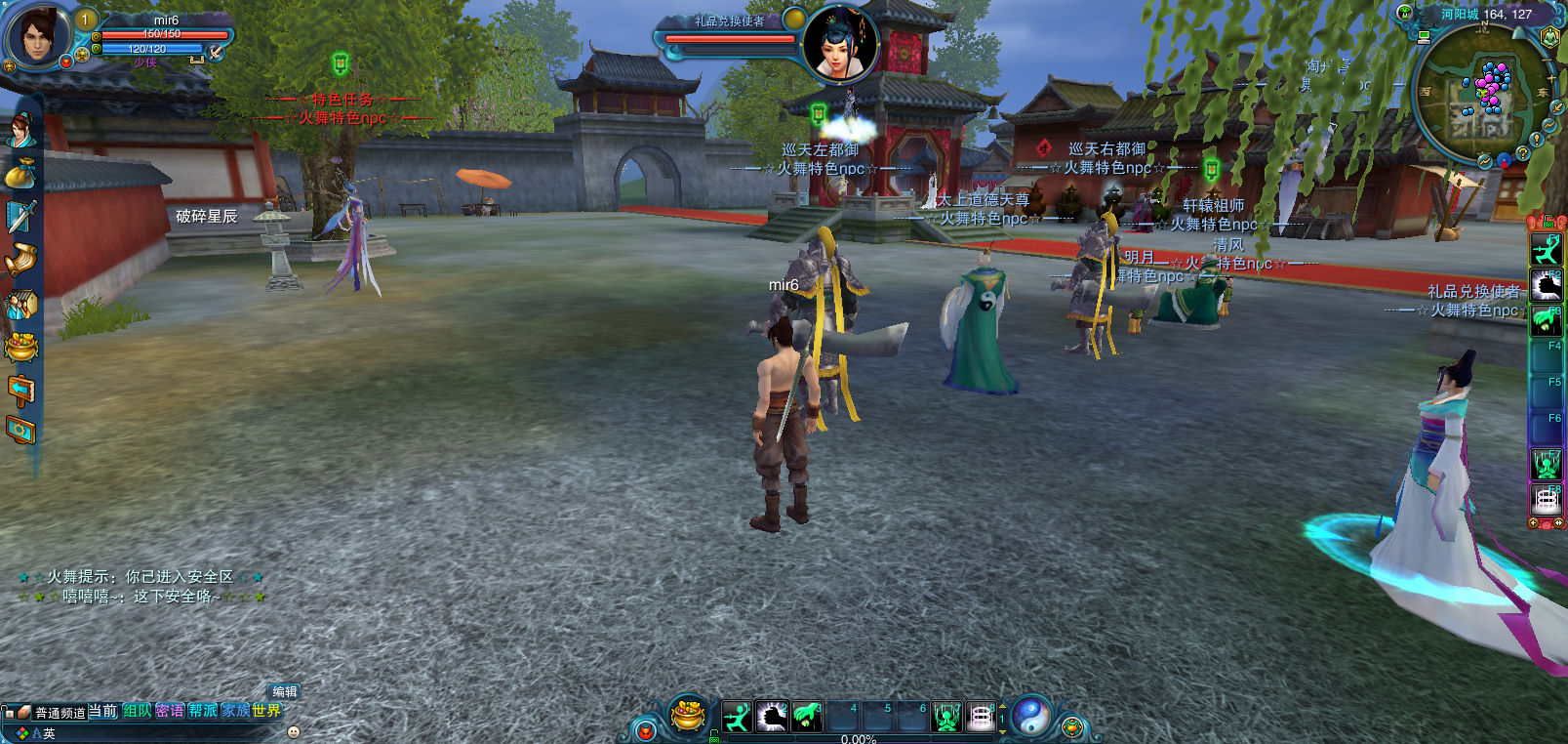This screenshot has width=1568, height=744.
Task: Click the left sidebar treasure pot icon
Action: (21, 347)
